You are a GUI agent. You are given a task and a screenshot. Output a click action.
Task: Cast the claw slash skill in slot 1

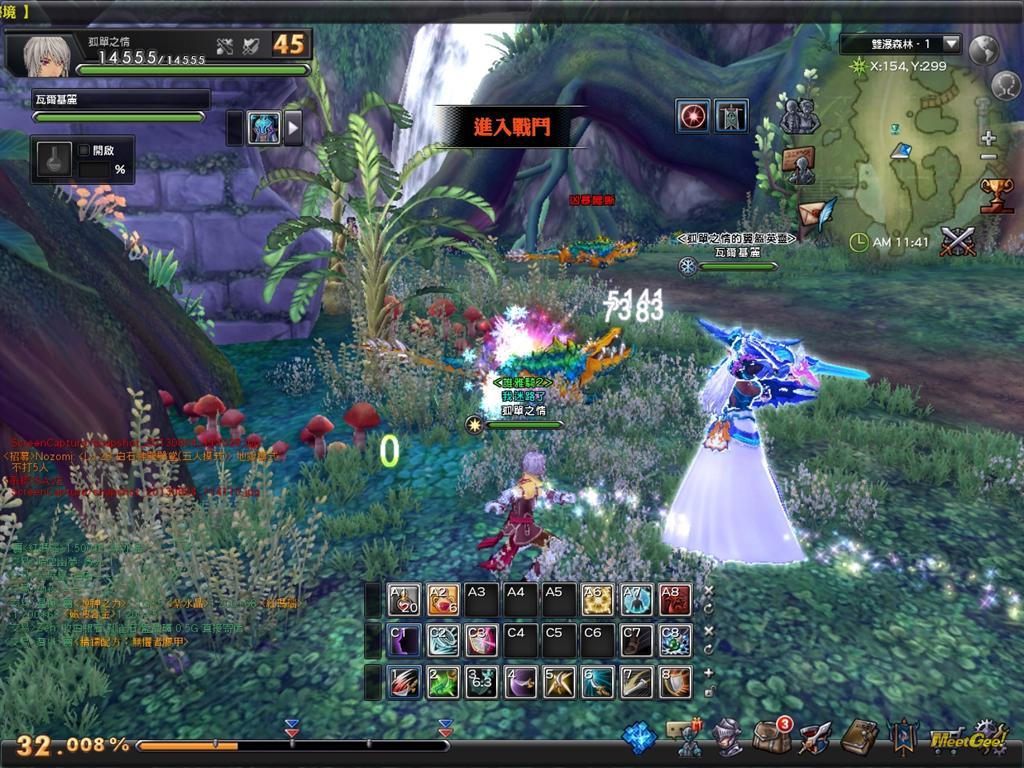coord(404,682)
